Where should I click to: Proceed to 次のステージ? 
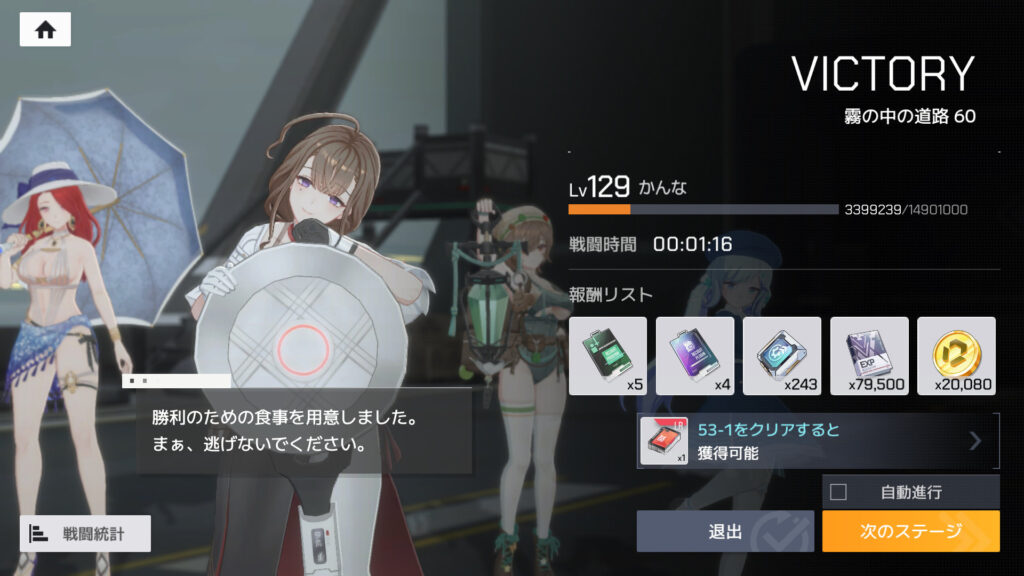click(x=910, y=531)
